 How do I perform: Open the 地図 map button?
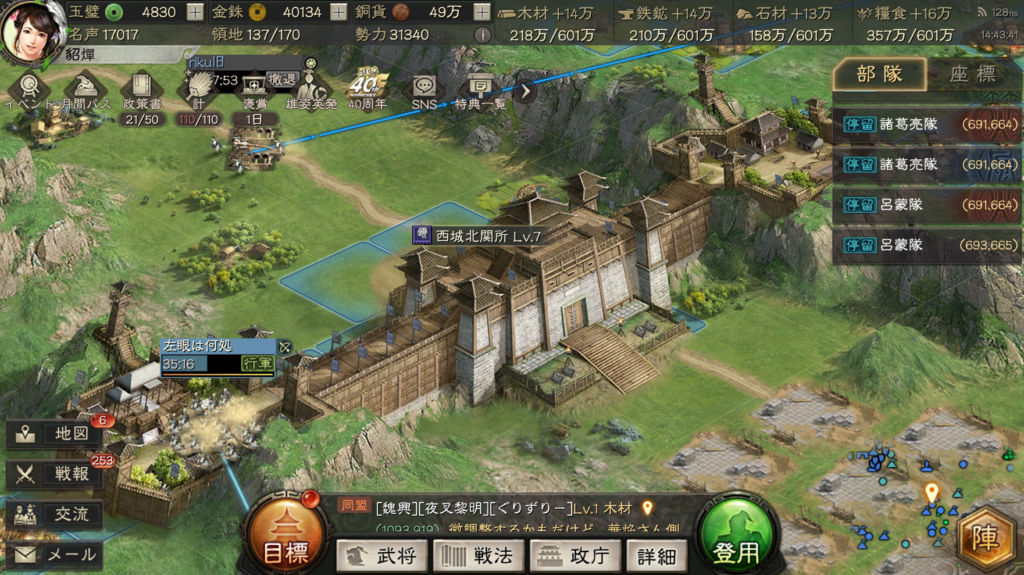pos(56,434)
